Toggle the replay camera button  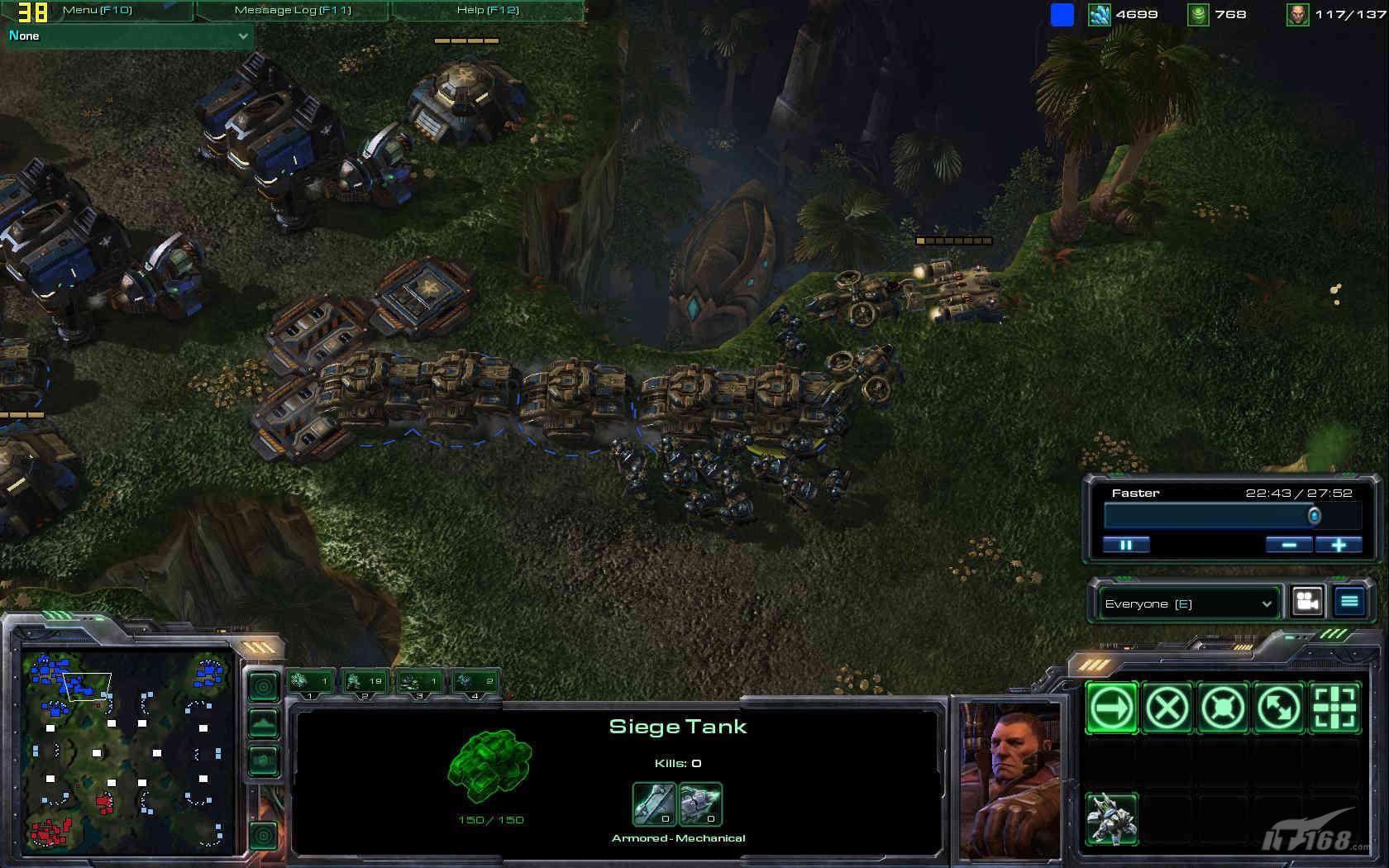1307,602
